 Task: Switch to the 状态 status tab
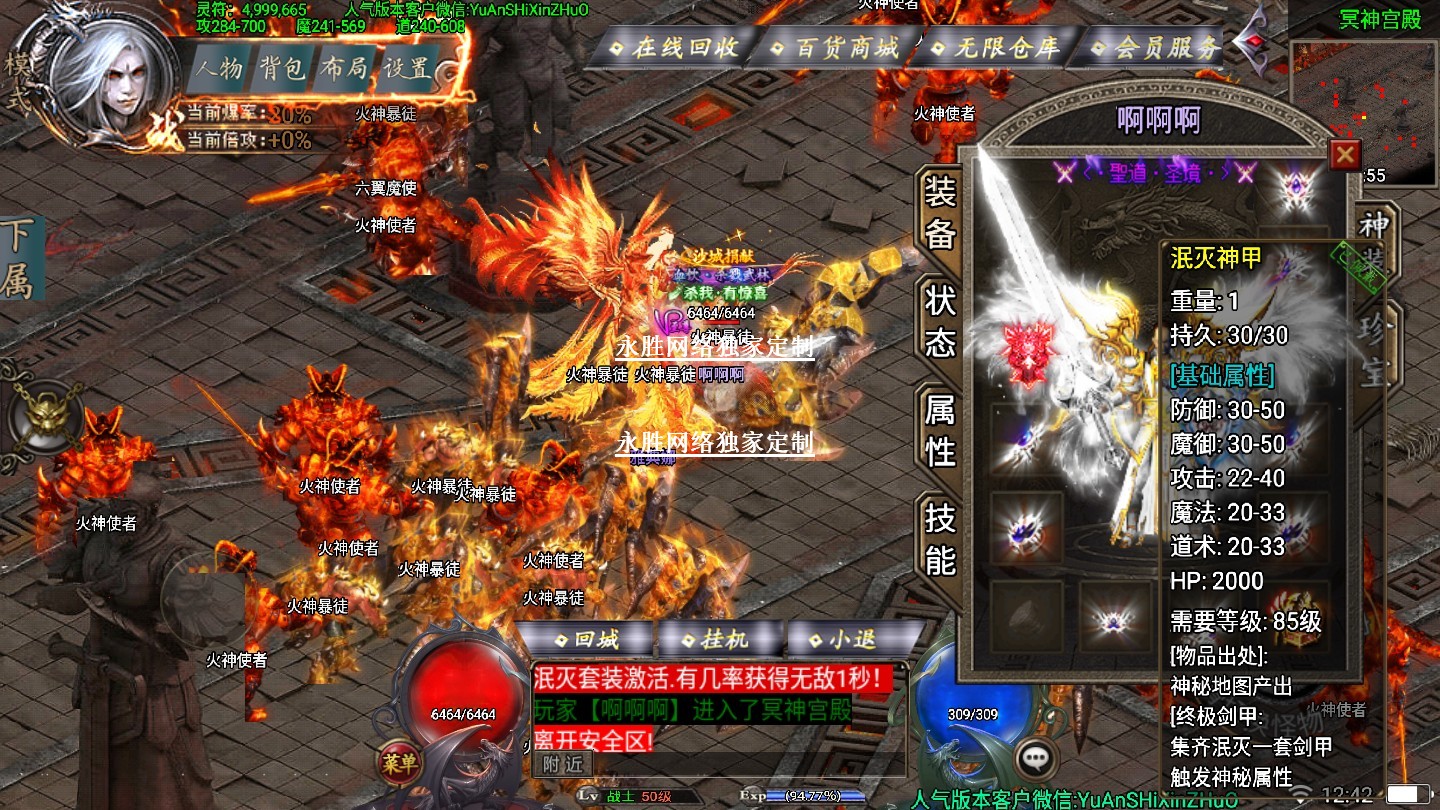(940, 322)
